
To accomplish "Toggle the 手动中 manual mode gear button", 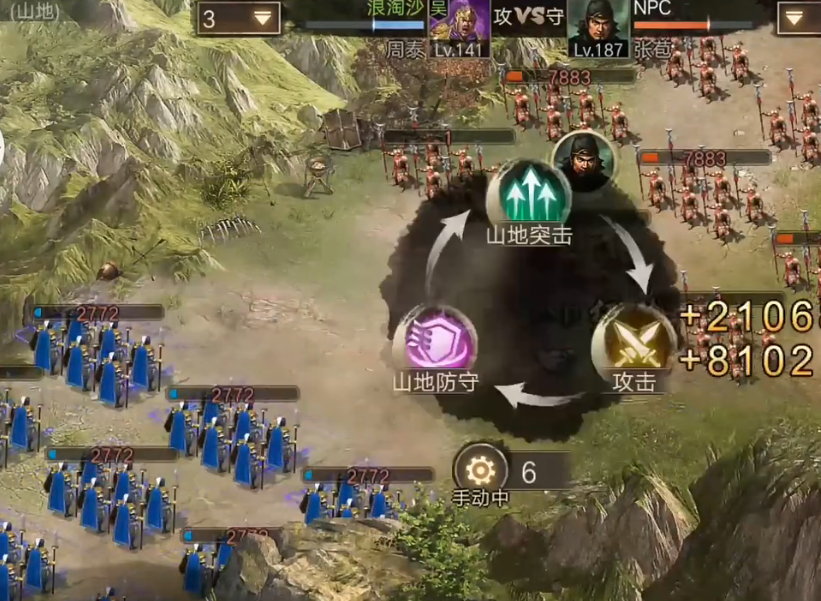I will (x=481, y=468).
